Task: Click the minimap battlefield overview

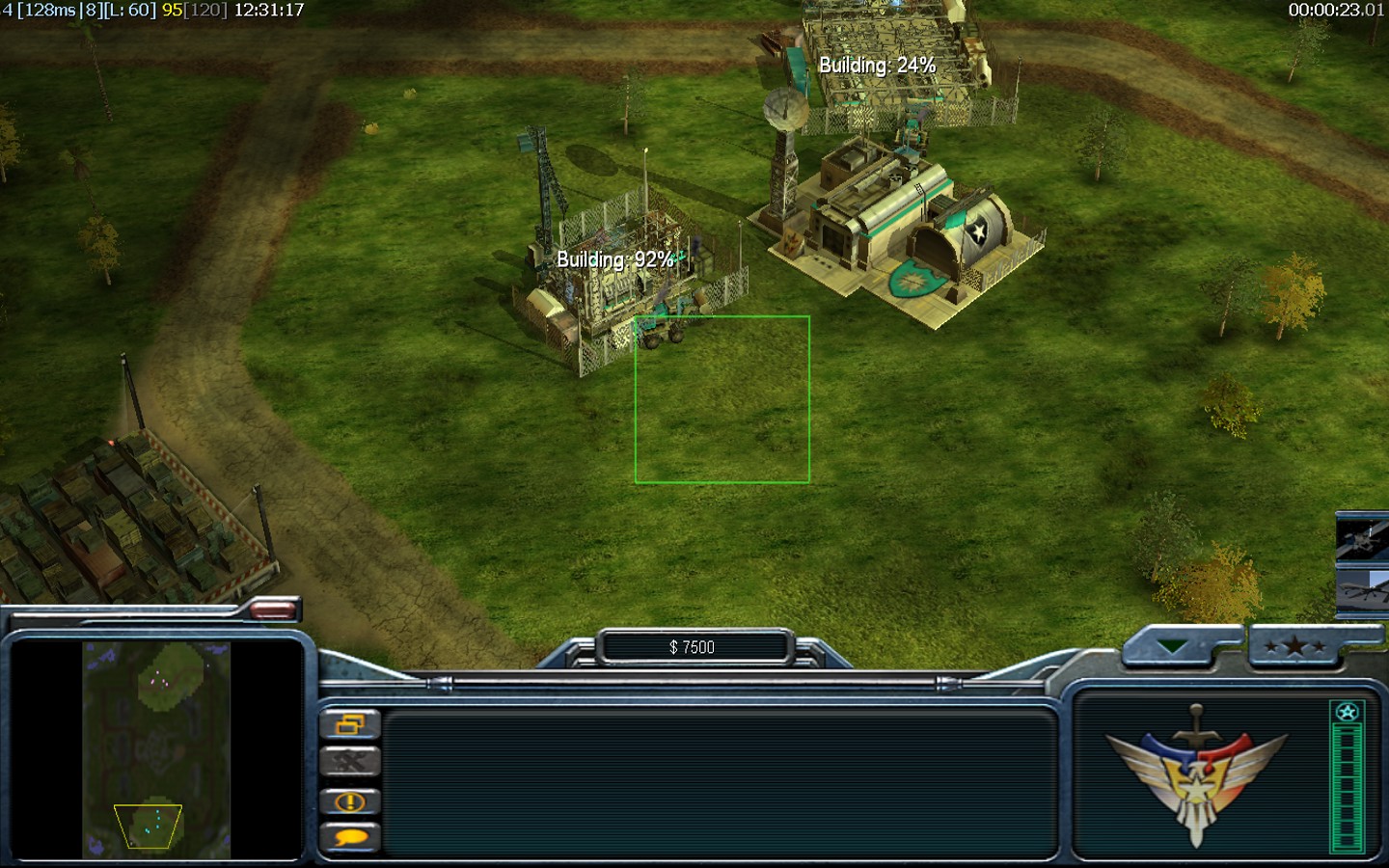Action: click(156, 750)
